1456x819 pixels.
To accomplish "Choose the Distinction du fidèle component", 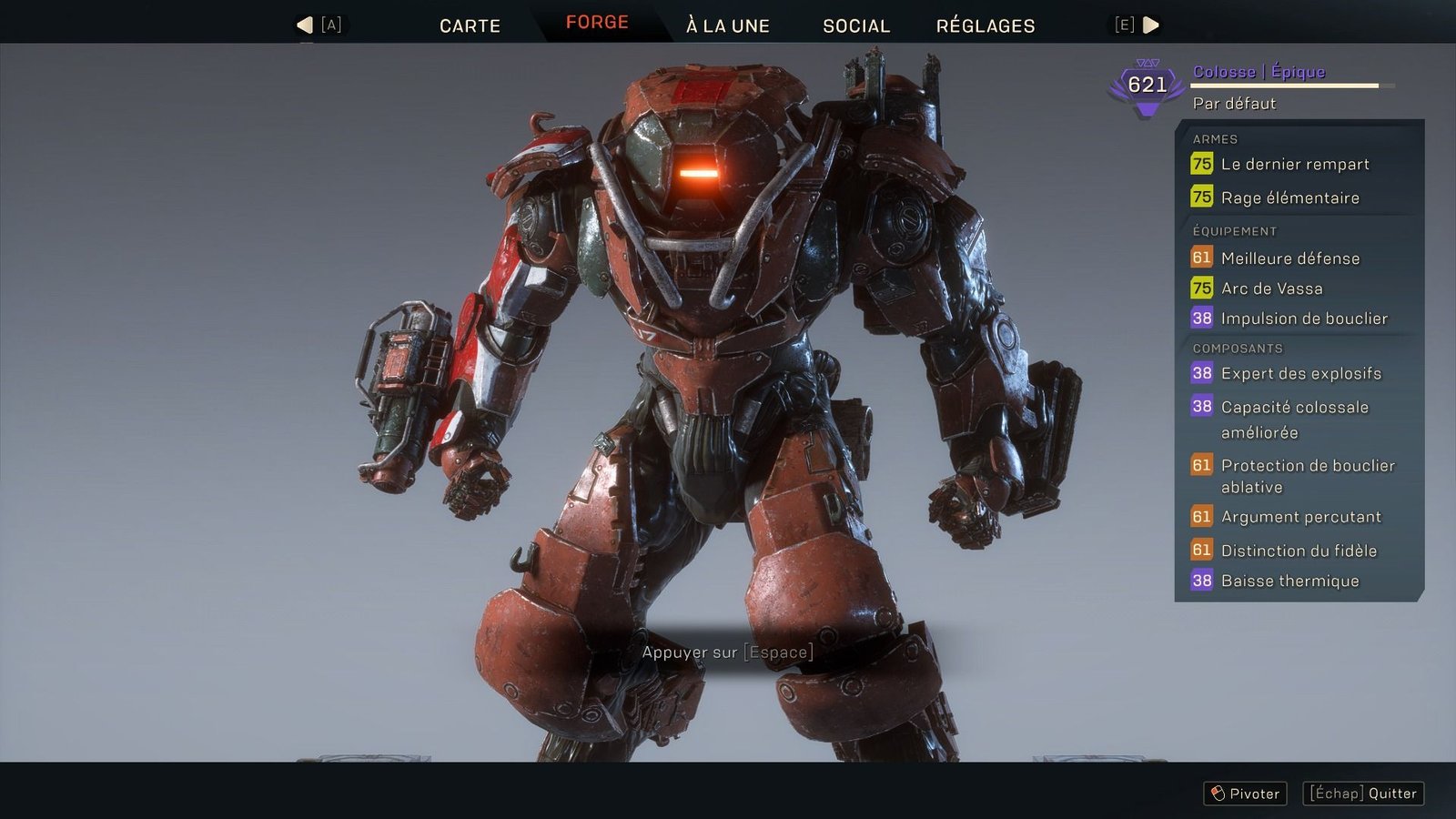I will [x=1298, y=551].
